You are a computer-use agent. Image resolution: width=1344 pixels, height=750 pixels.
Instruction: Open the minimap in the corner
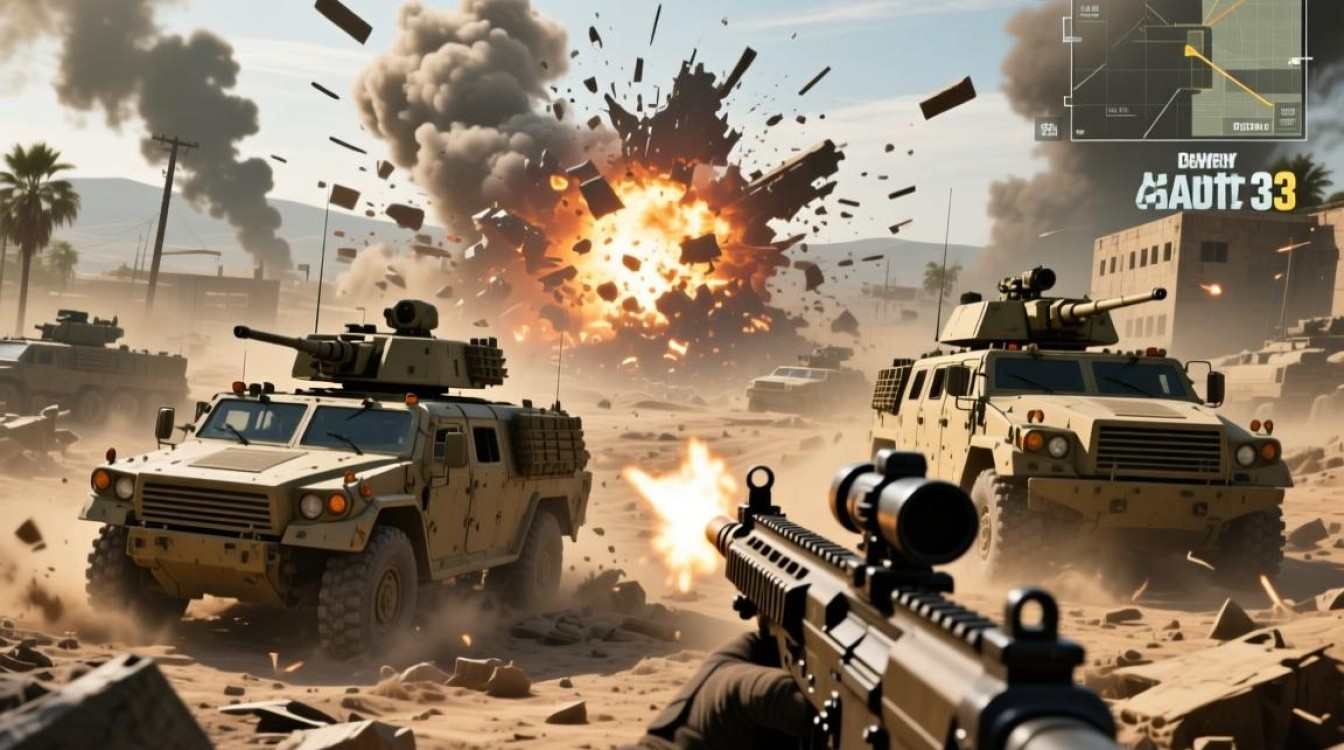pyautogui.click(x=1188, y=68)
